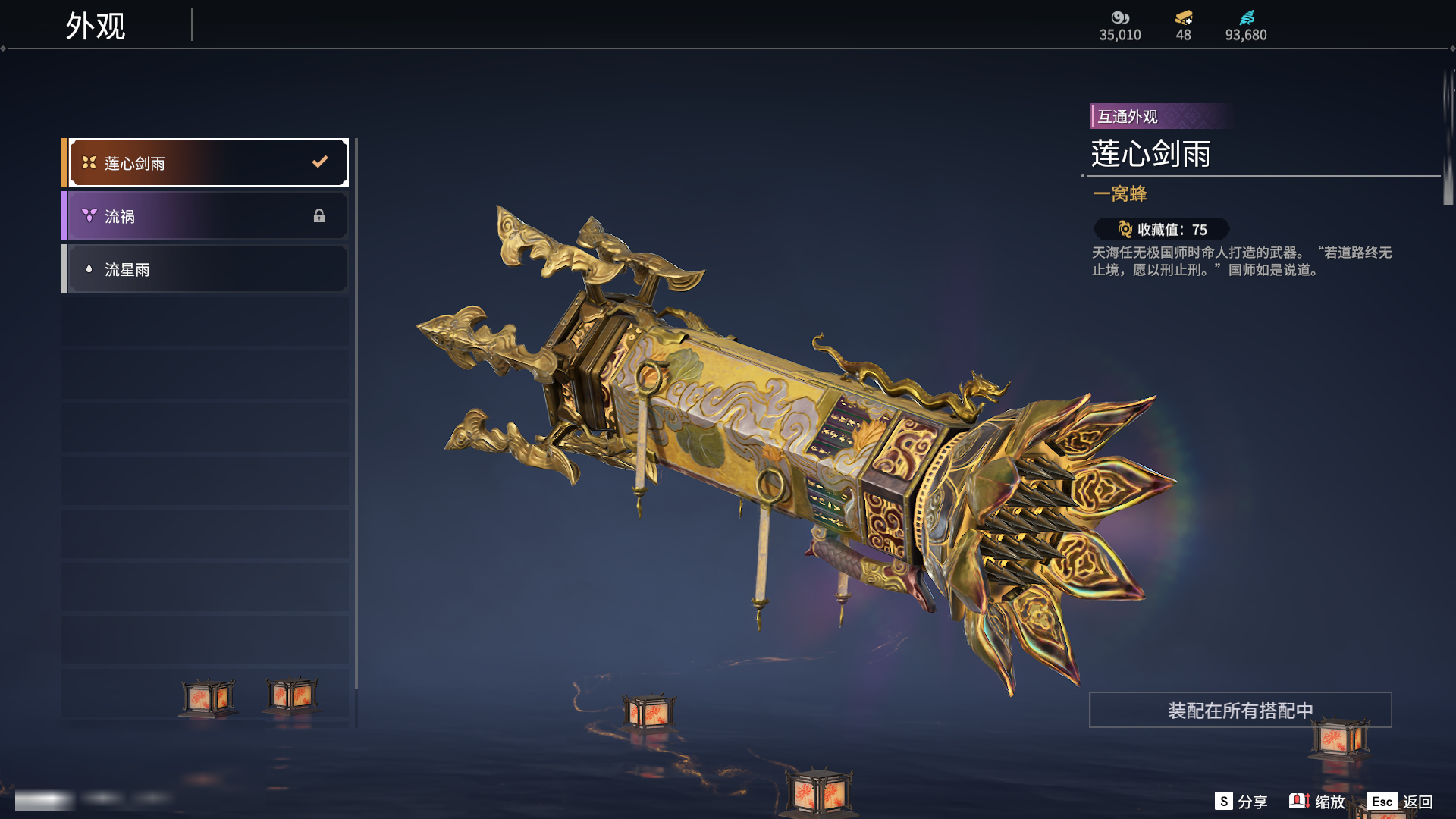Go back with the 返回 button
Screen dimensions: 1456x819
[1400, 802]
